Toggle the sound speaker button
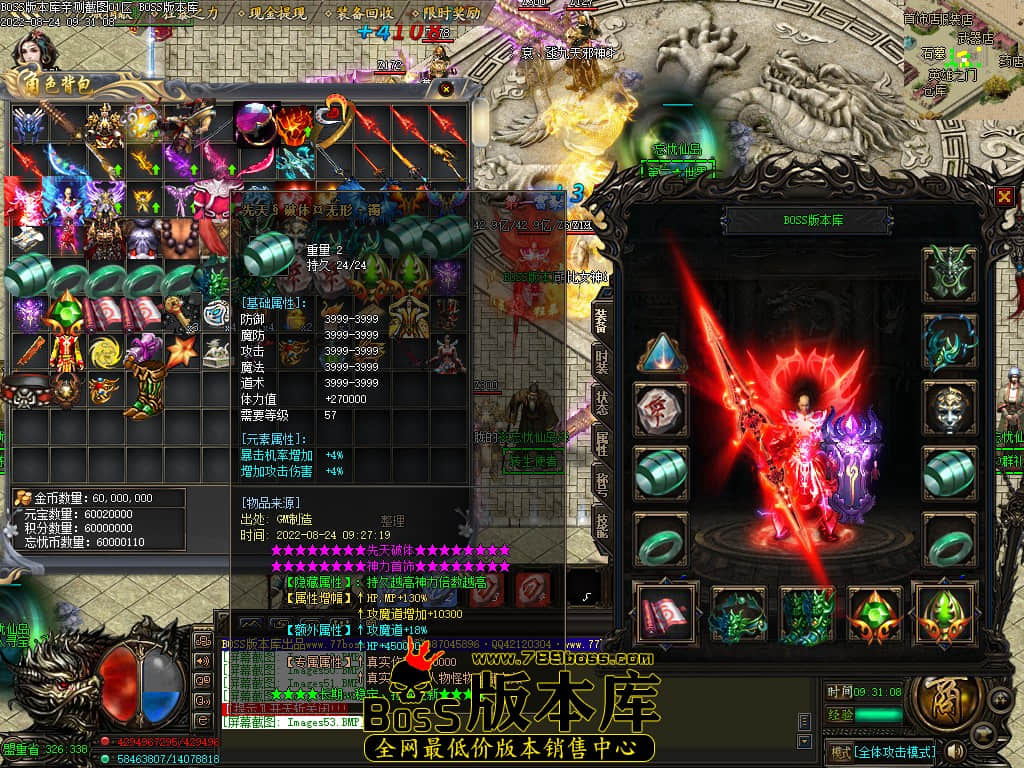The height and width of the screenshot is (768, 1024). click(956, 751)
